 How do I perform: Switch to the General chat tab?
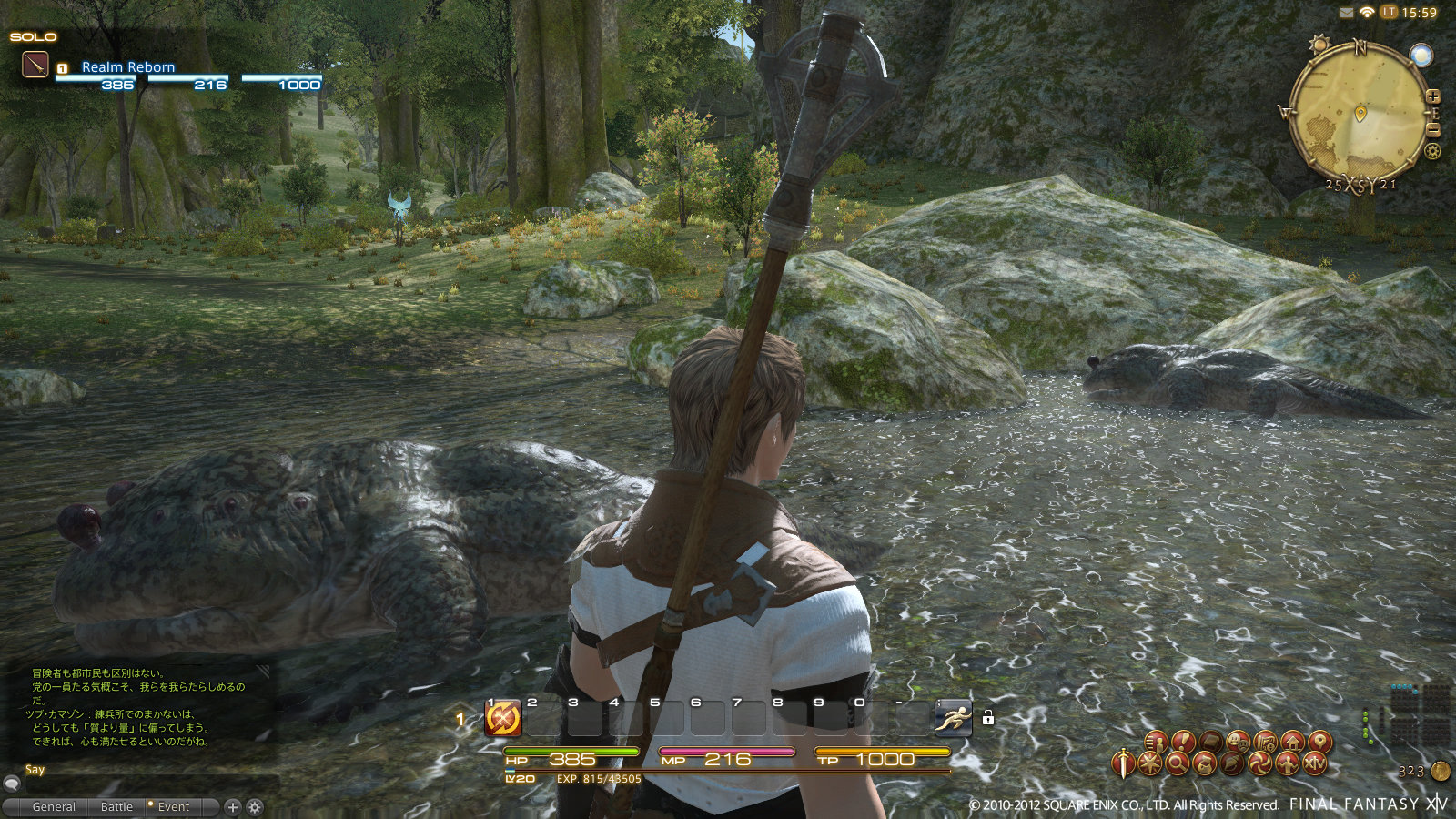pyautogui.click(x=54, y=806)
